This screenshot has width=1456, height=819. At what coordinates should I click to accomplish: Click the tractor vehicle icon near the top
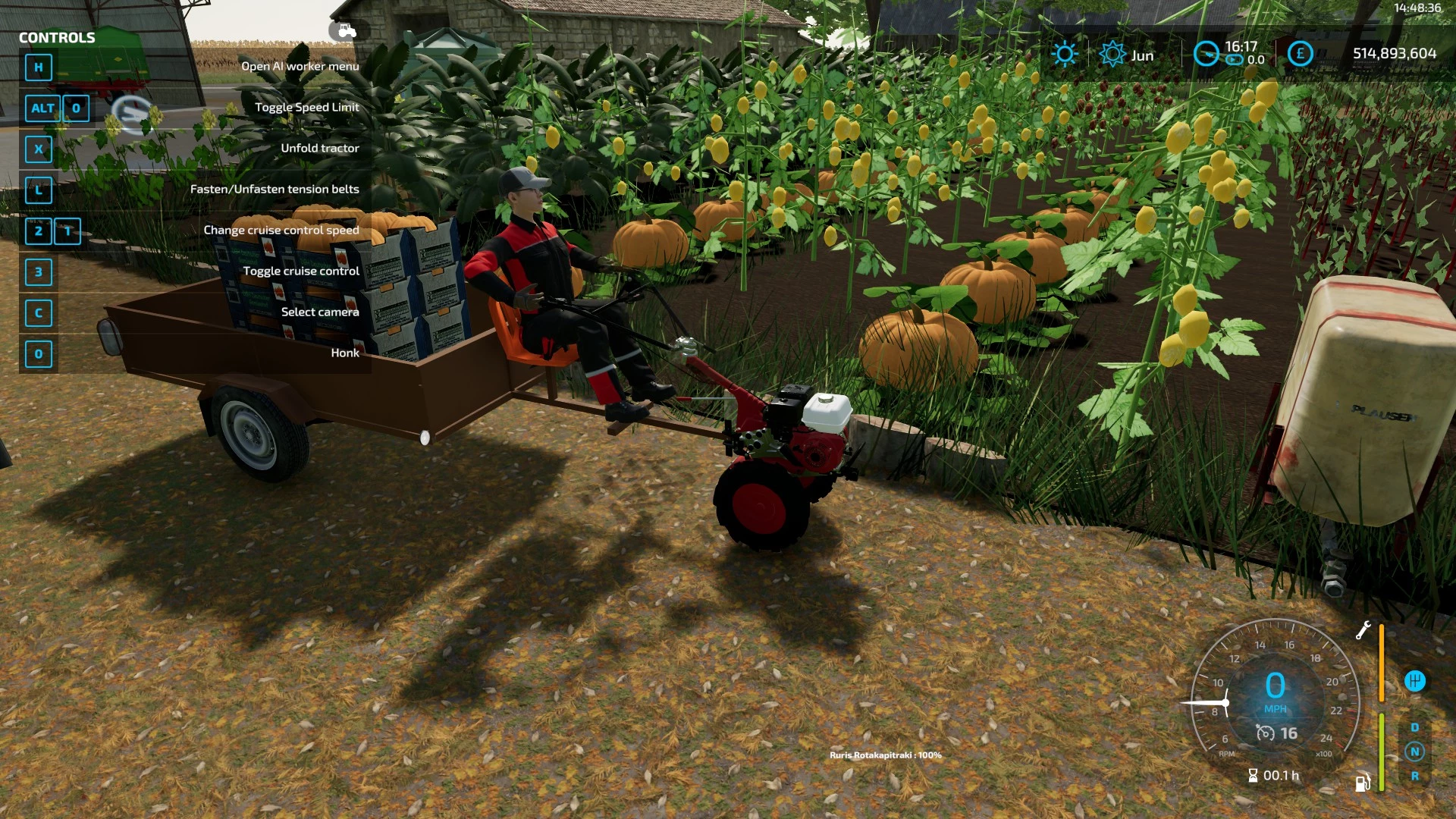point(346,32)
